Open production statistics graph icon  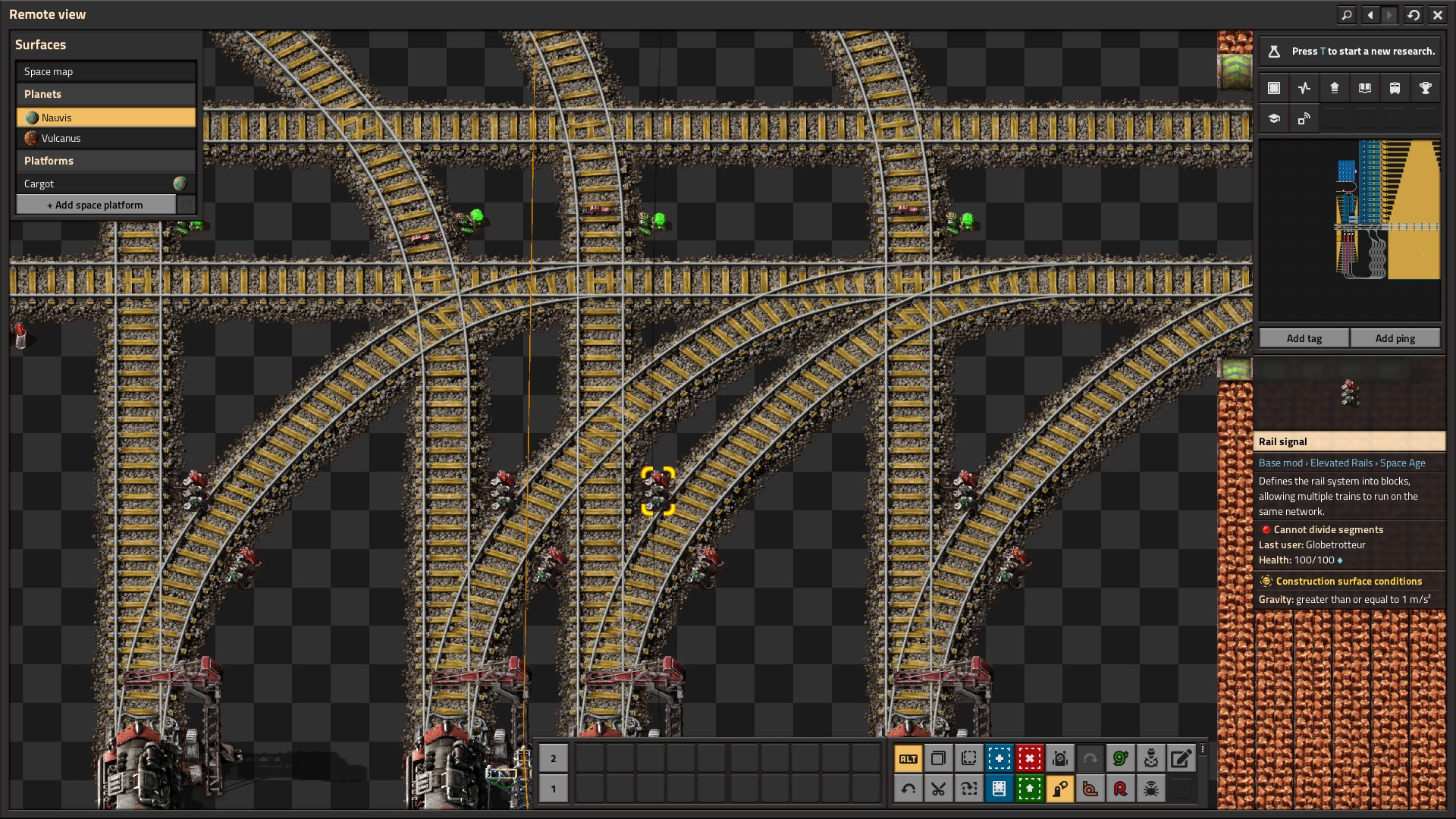pyautogui.click(x=1304, y=88)
